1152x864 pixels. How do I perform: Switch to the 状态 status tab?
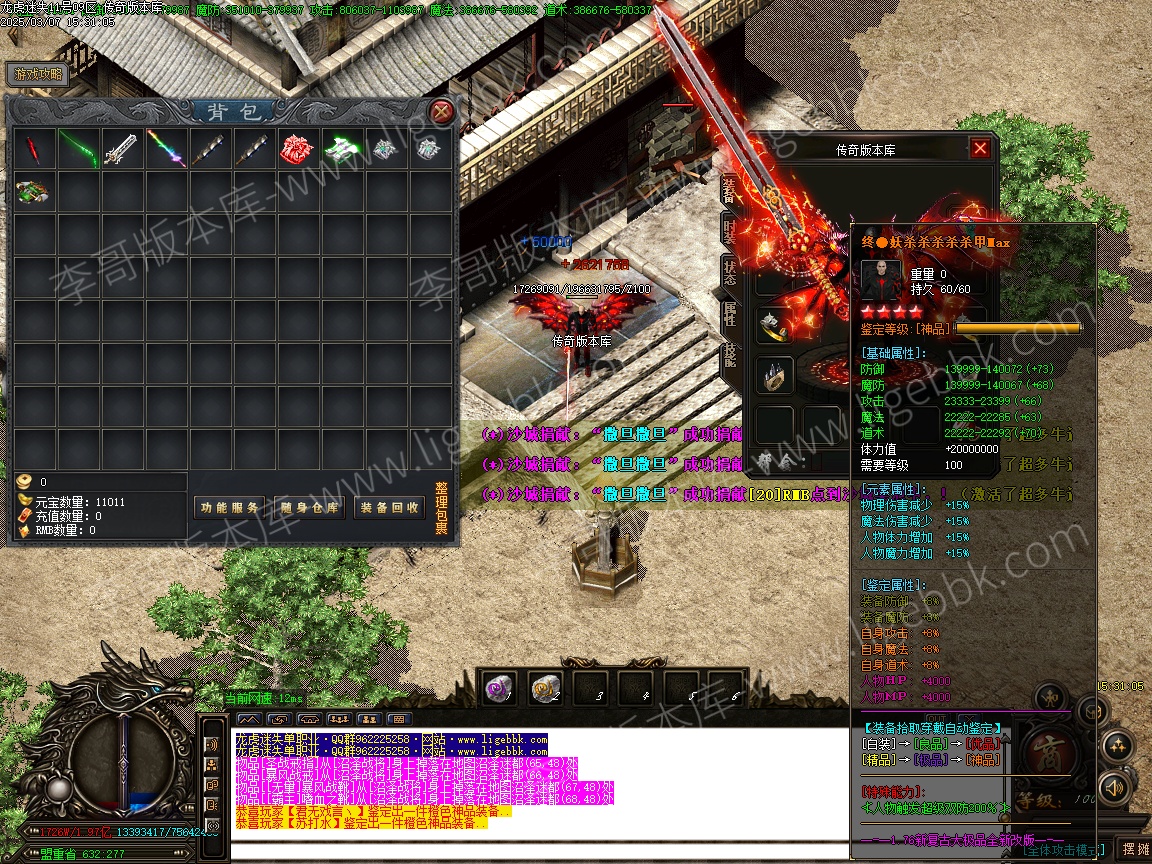coord(729,272)
